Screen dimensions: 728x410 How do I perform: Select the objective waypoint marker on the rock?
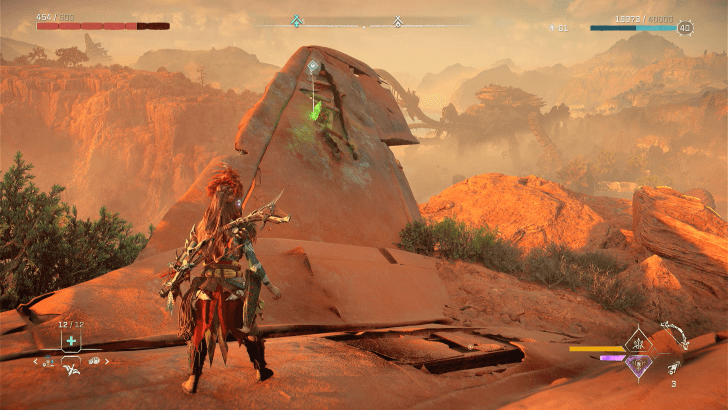313,67
